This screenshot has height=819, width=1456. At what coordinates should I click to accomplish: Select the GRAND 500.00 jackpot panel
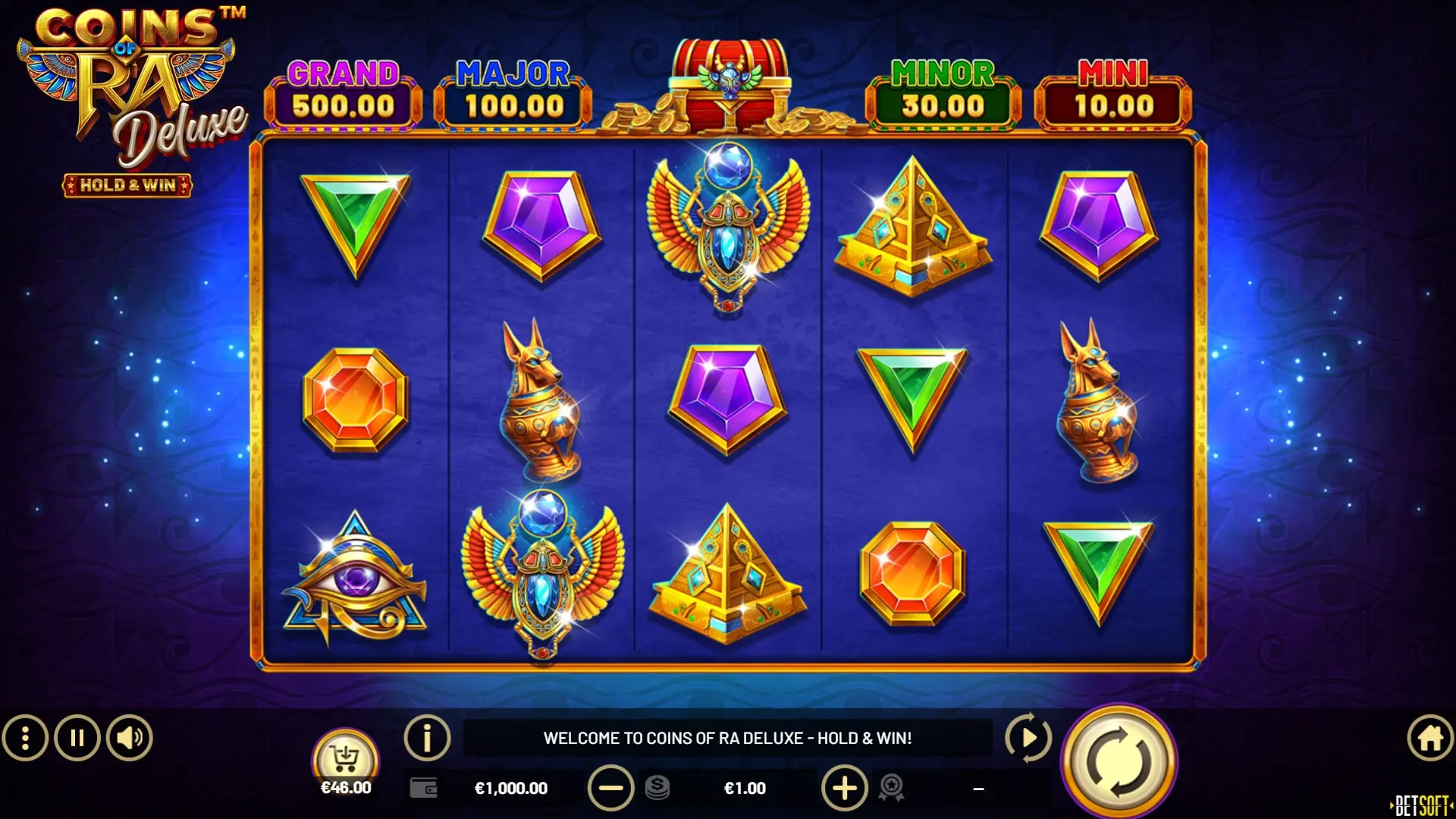pos(345,91)
